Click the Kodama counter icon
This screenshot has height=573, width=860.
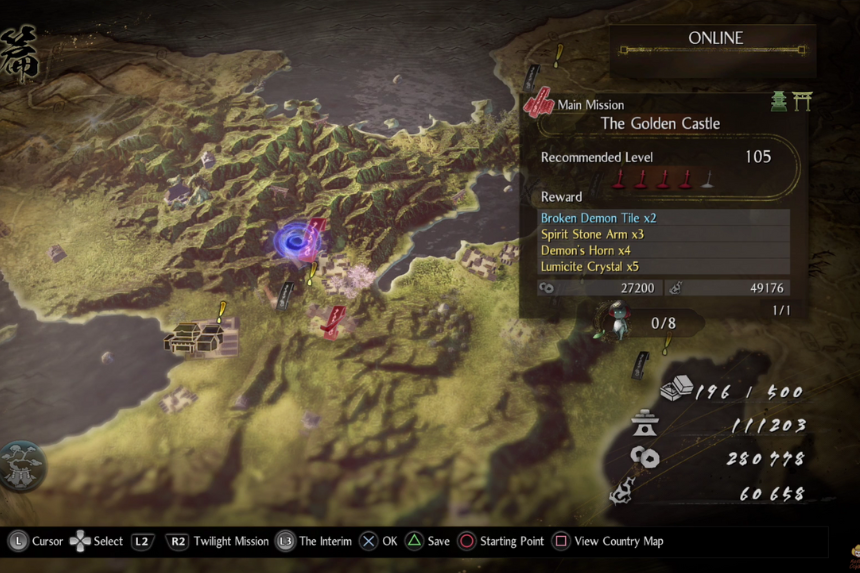[610, 321]
